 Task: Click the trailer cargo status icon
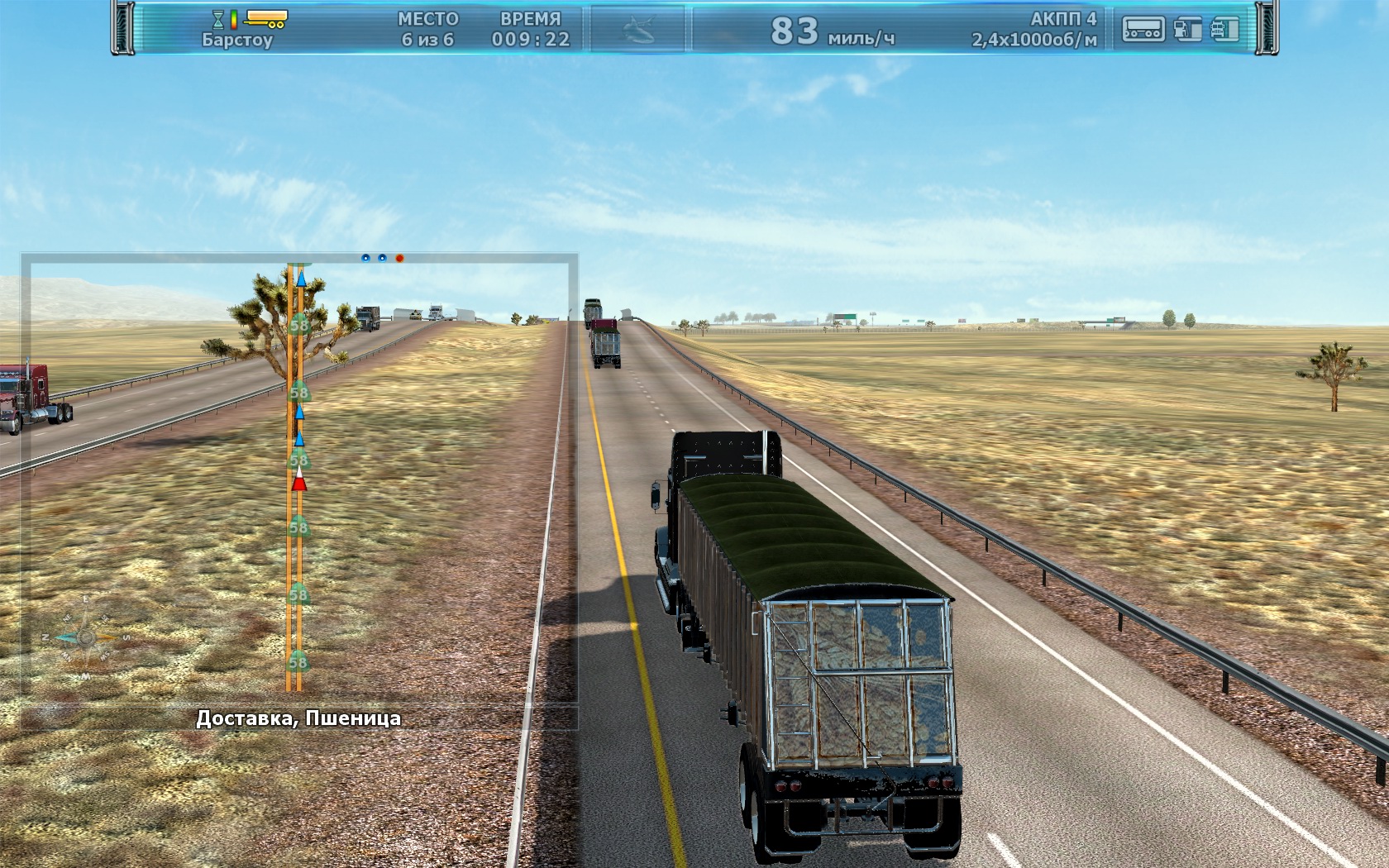tap(1143, 29)
